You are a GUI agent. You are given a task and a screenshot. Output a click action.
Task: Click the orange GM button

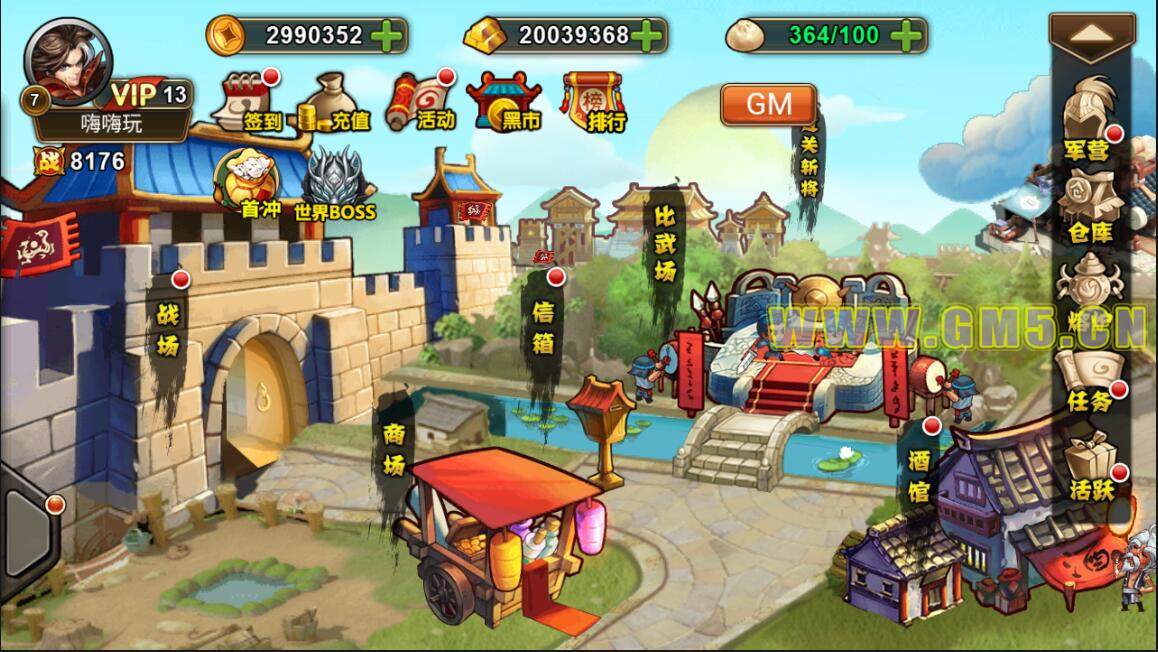pos(768,103)
